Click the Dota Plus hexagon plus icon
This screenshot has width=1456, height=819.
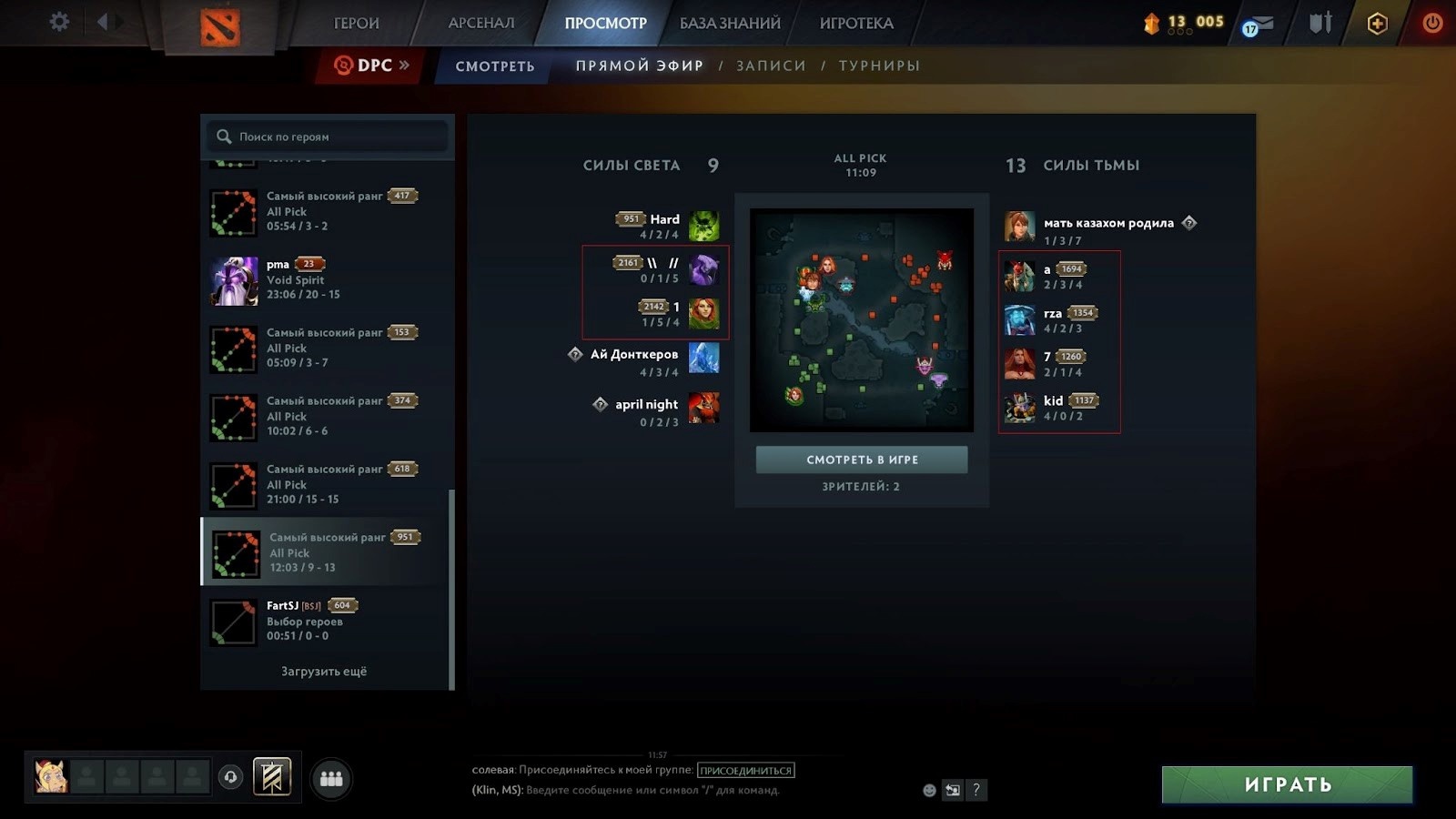1376,24
